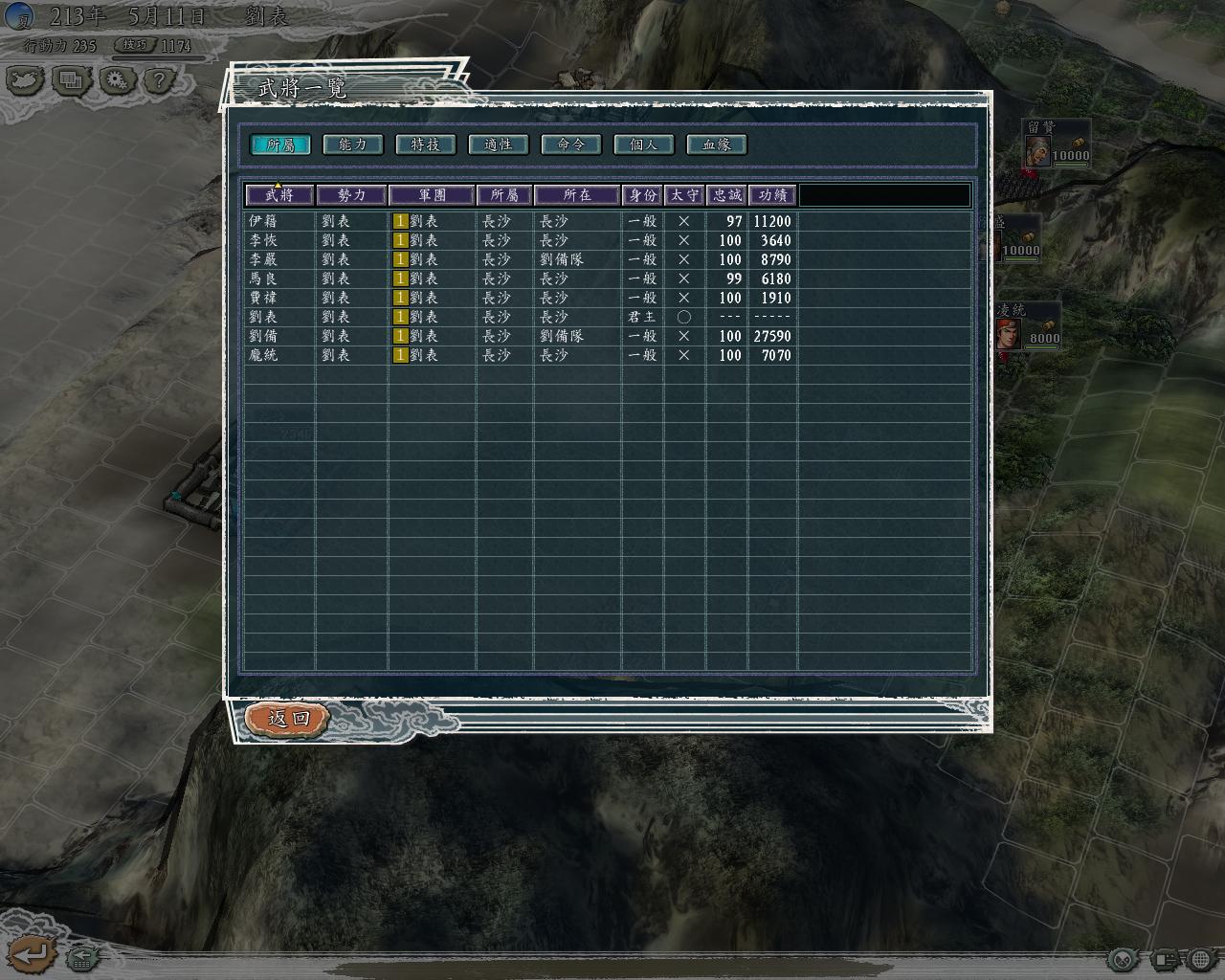Open the 特技 tab
Screen dimensions: 1225x980
pyautogui.click(x=425, y=145)
